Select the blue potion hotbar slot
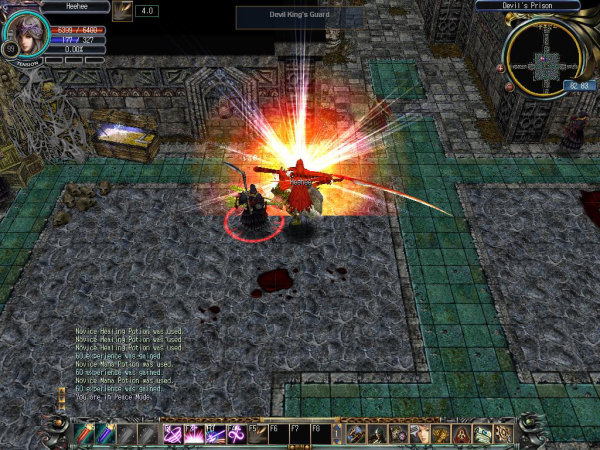The image size is (600, 450). click(104, 434)
